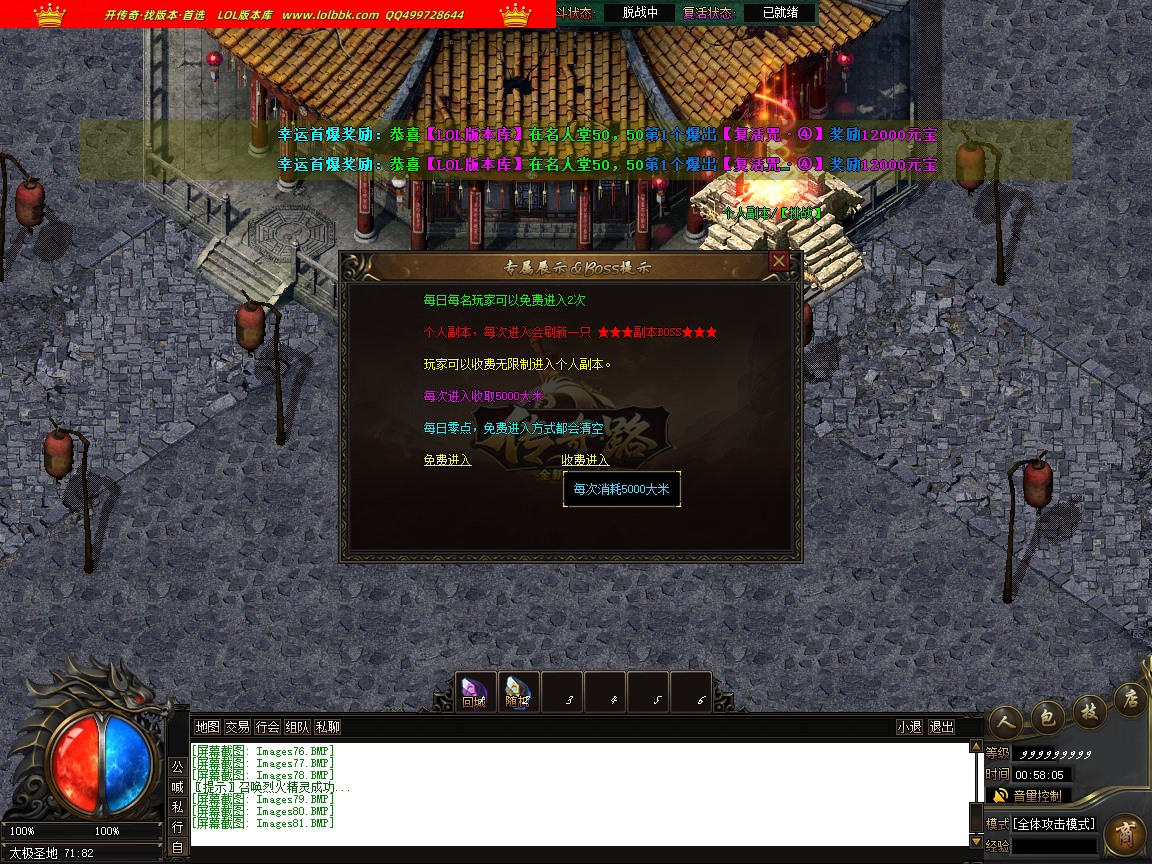Open the 交易 trade button
Viewport: 1152px width, 864px height.
[x=237, y=727]
